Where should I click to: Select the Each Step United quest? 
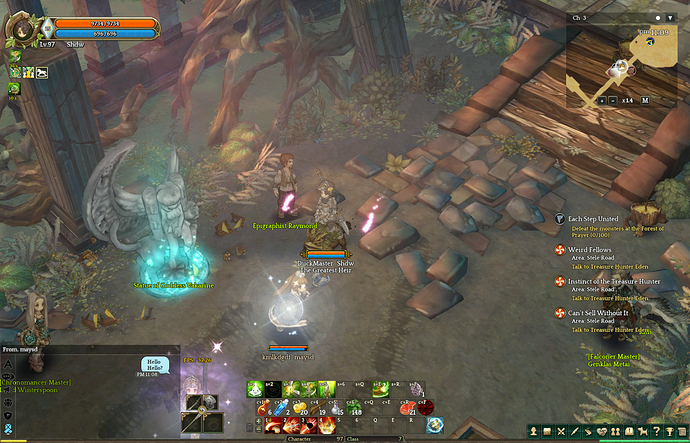[x=593, y=219]
